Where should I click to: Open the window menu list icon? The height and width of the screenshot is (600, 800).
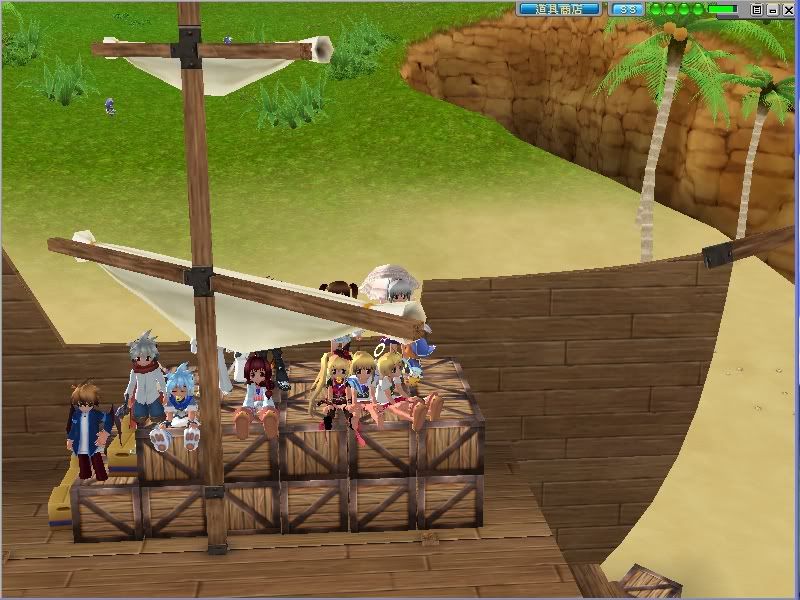(x=757, y=9)
